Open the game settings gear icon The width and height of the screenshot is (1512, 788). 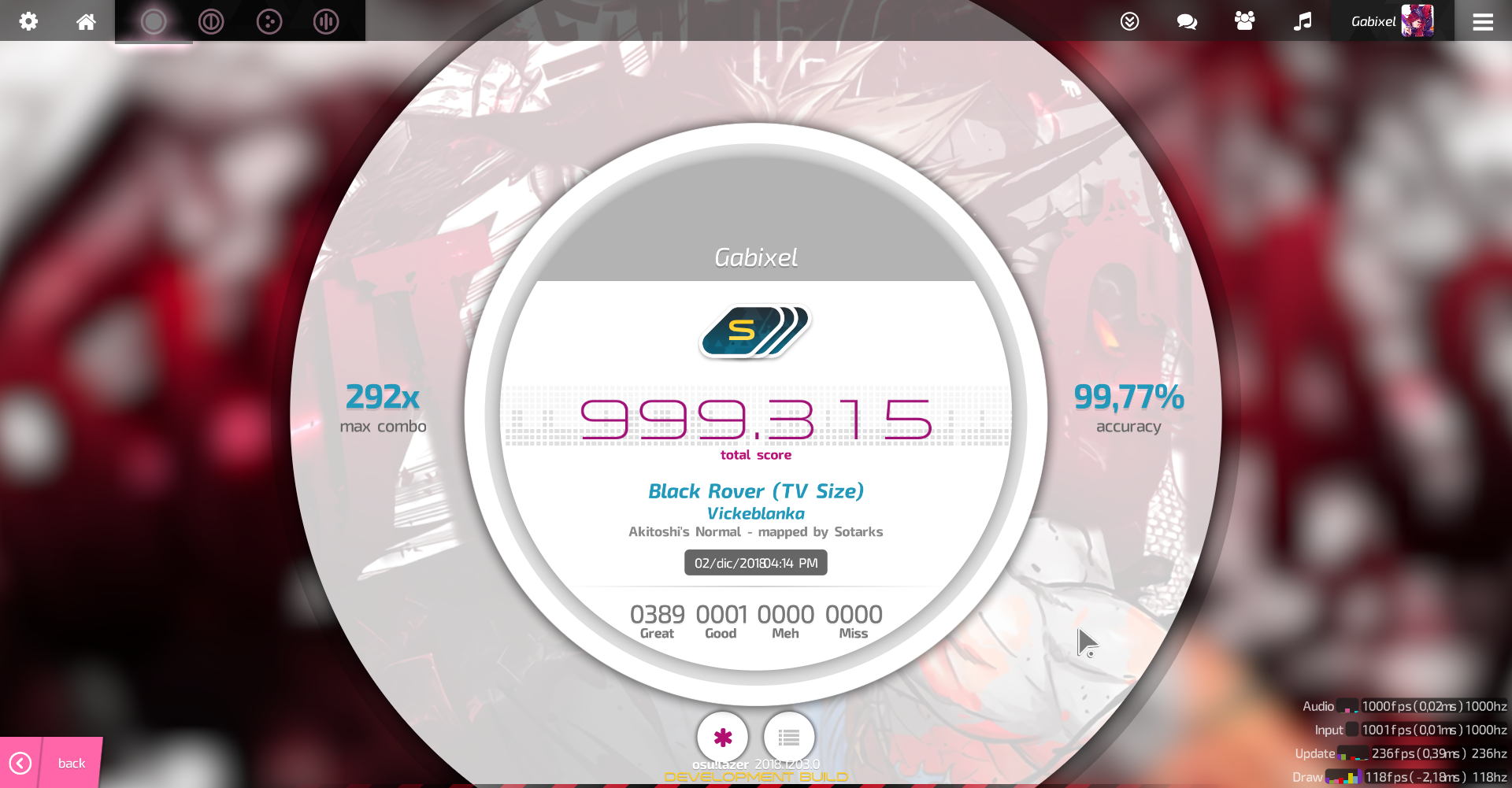coord(28,21)
